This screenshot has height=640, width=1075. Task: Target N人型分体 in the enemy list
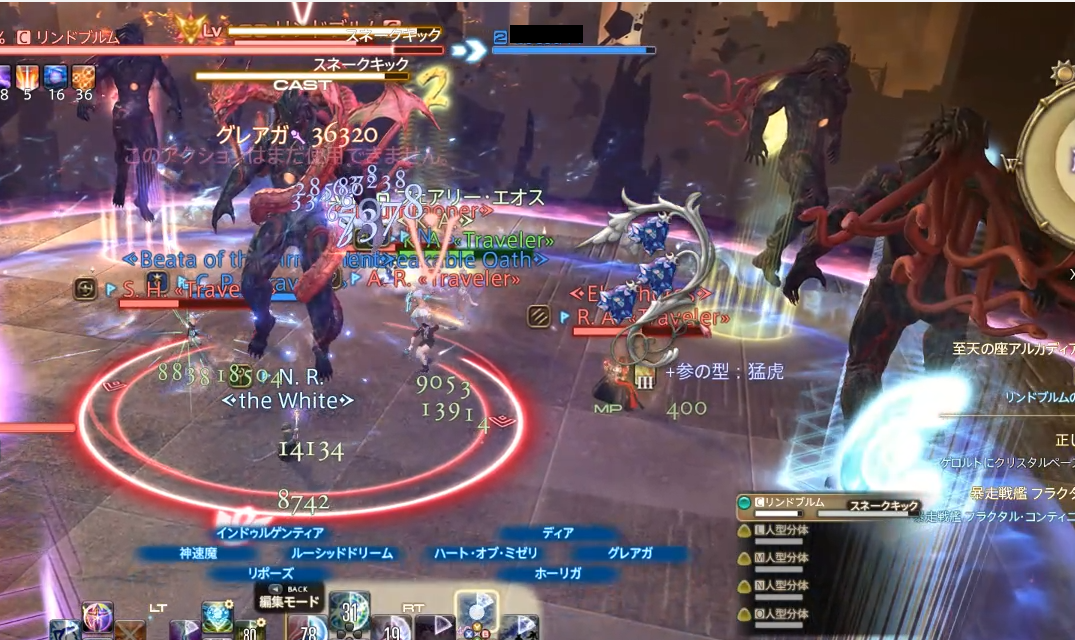785,586
